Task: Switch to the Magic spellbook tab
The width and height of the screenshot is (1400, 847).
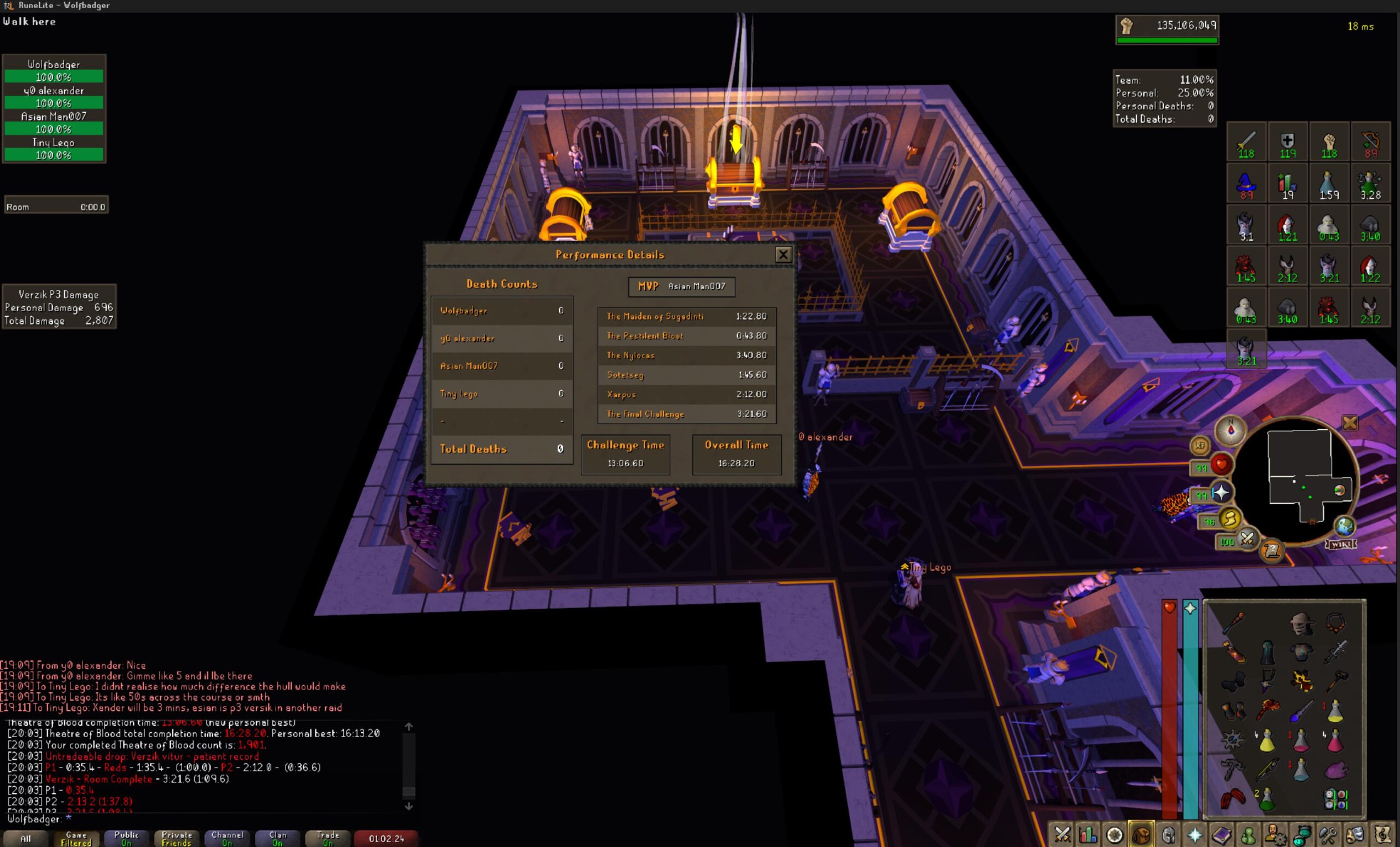Action: coord(1222,834)
